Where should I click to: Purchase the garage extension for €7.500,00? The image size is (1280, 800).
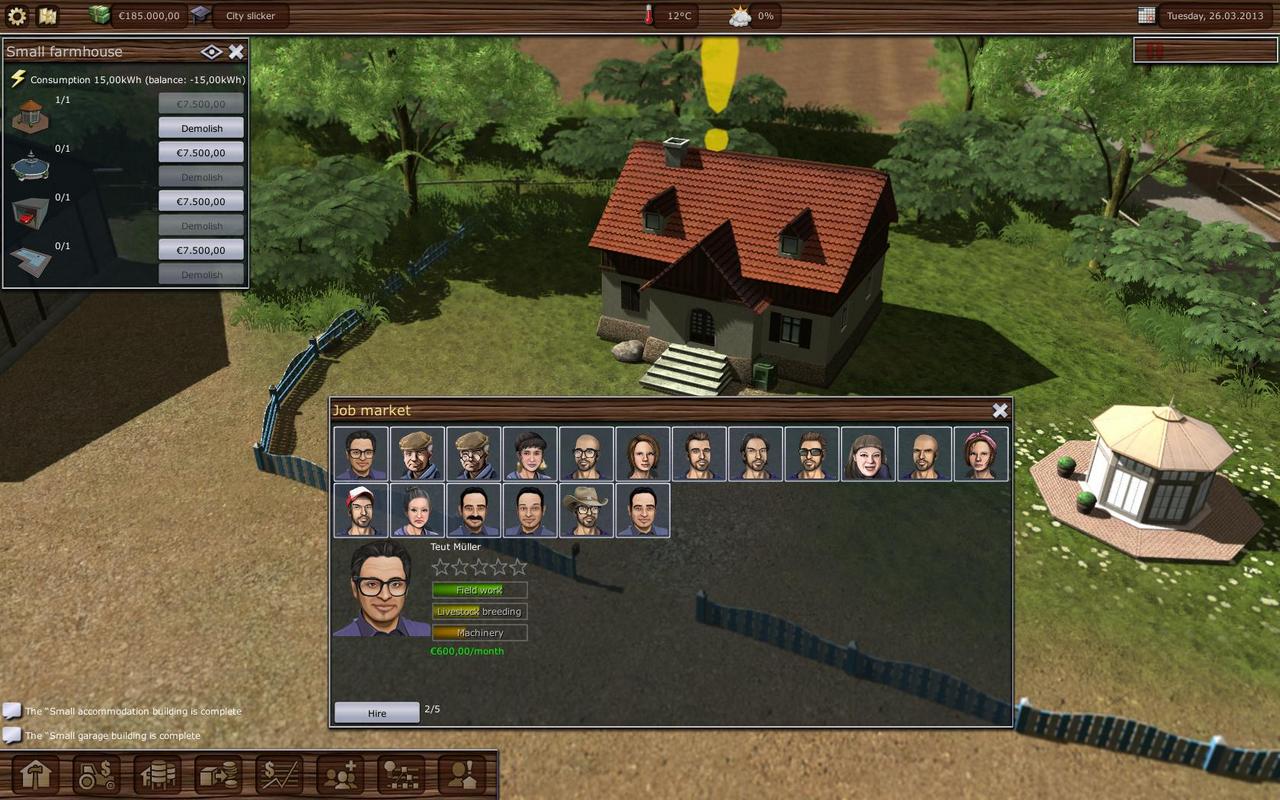click(201, 201)
